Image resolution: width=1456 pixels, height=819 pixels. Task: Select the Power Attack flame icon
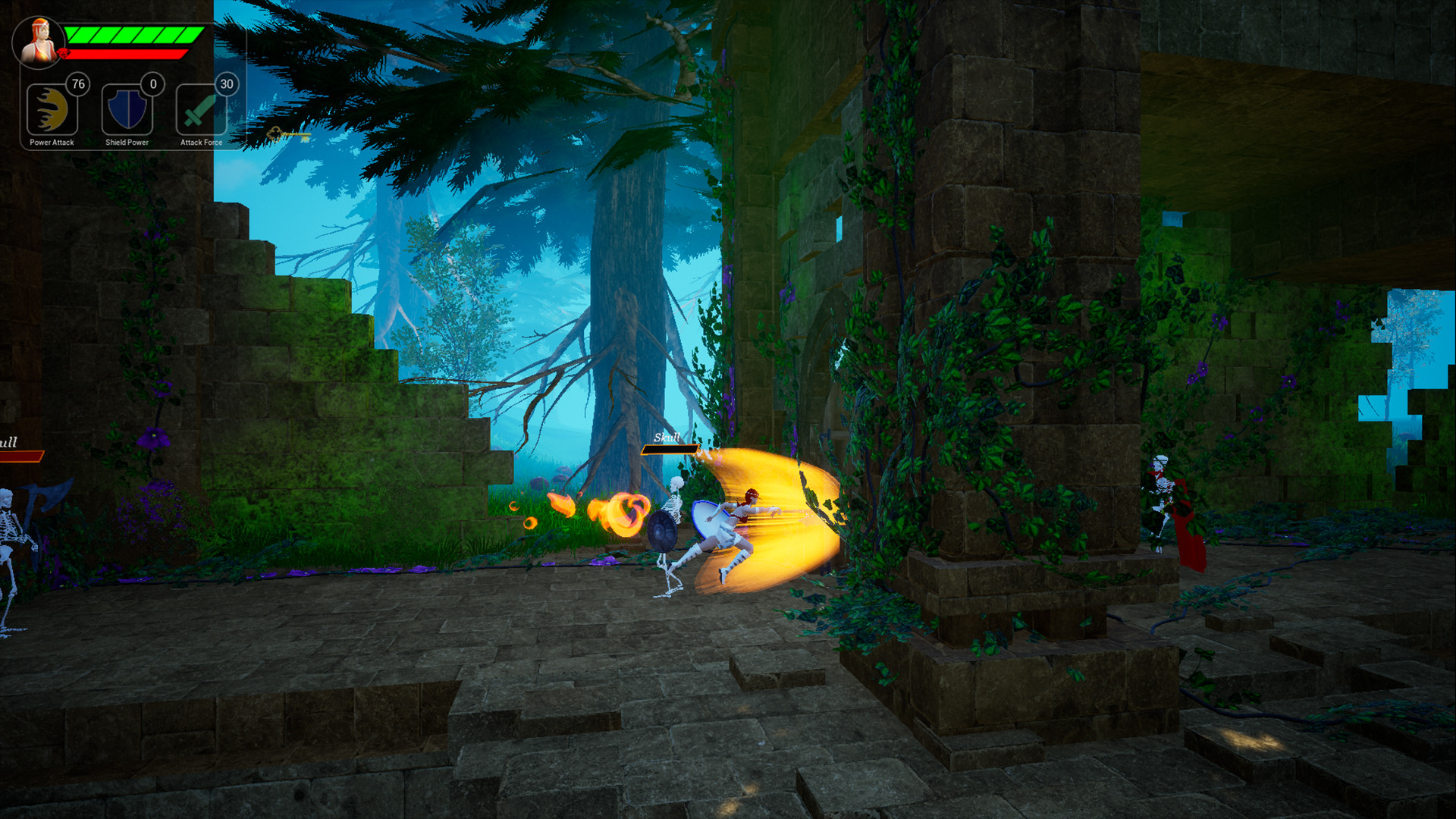pyautogui.click(x=50, y=109)
